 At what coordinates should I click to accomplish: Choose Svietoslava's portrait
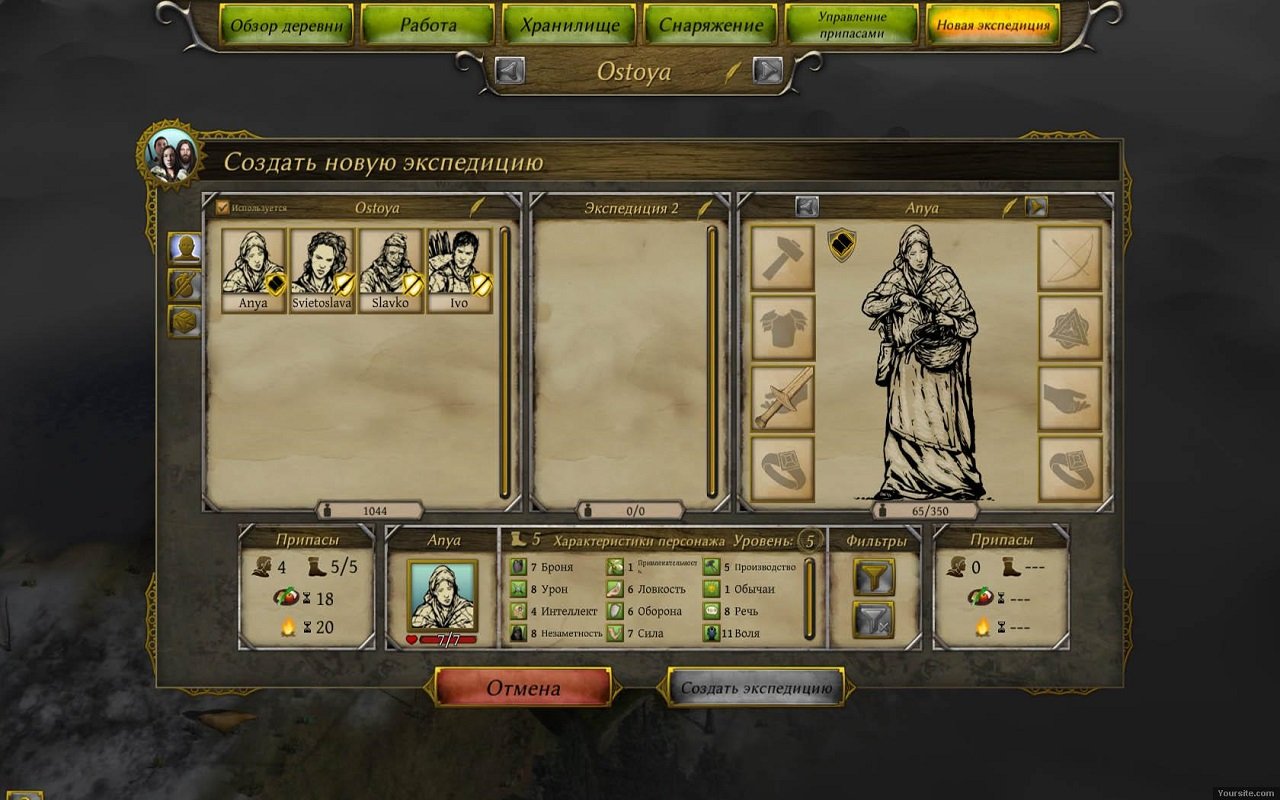(322, 270)
